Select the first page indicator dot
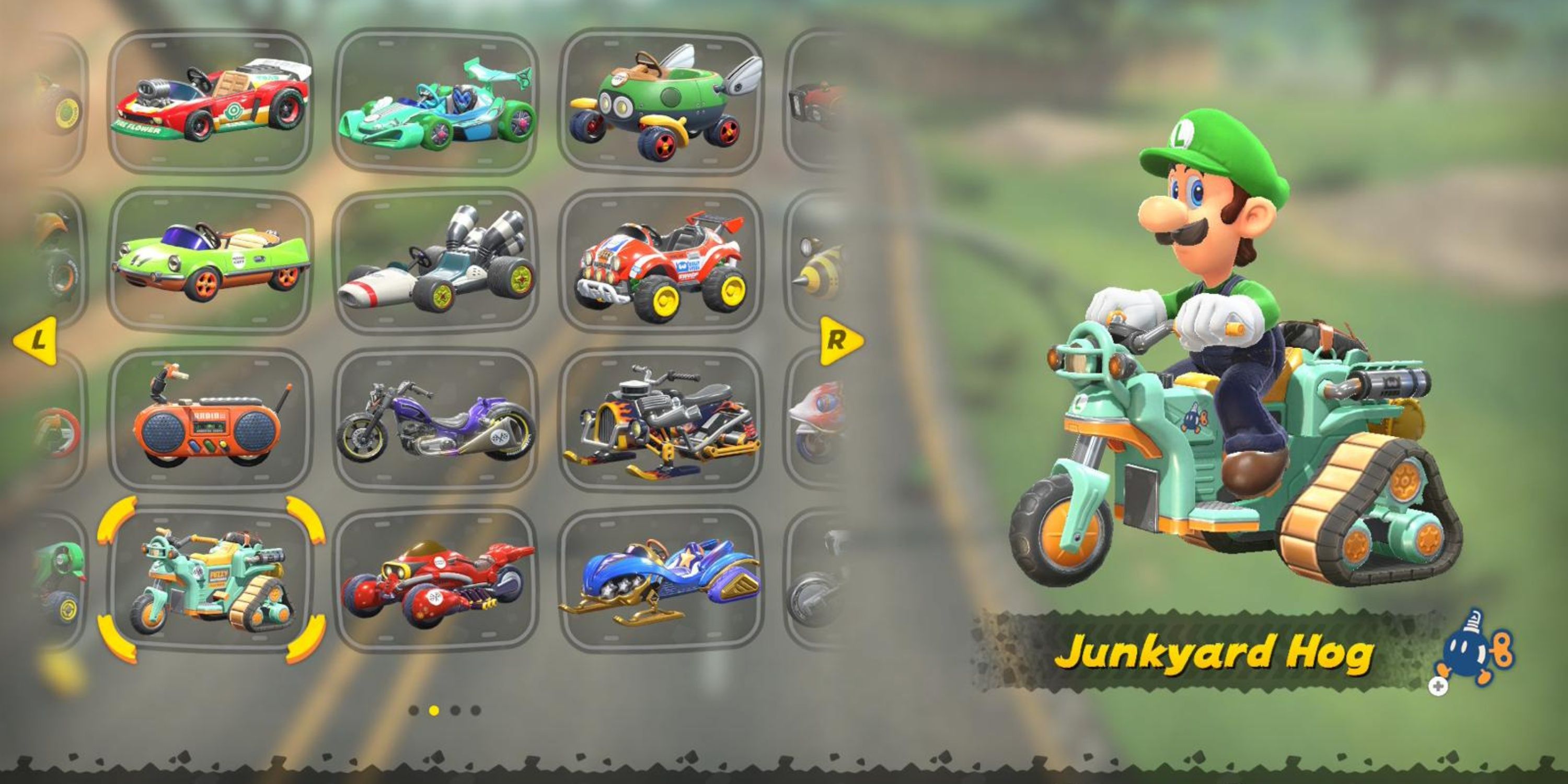The image size is (1568, 784). [x=414, y=711]
